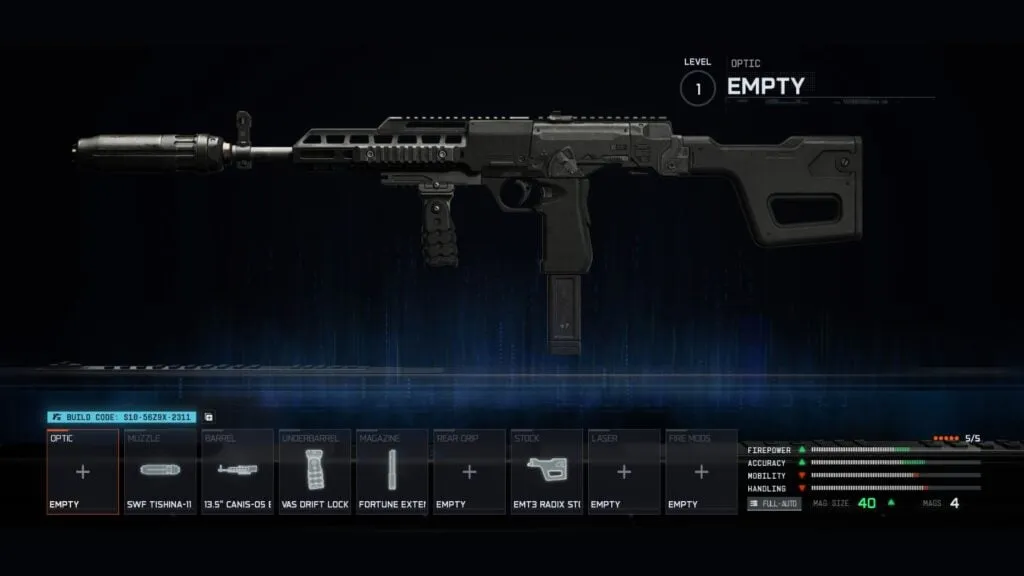Open the EMT3 Radix Stock slot

[546, 472]
